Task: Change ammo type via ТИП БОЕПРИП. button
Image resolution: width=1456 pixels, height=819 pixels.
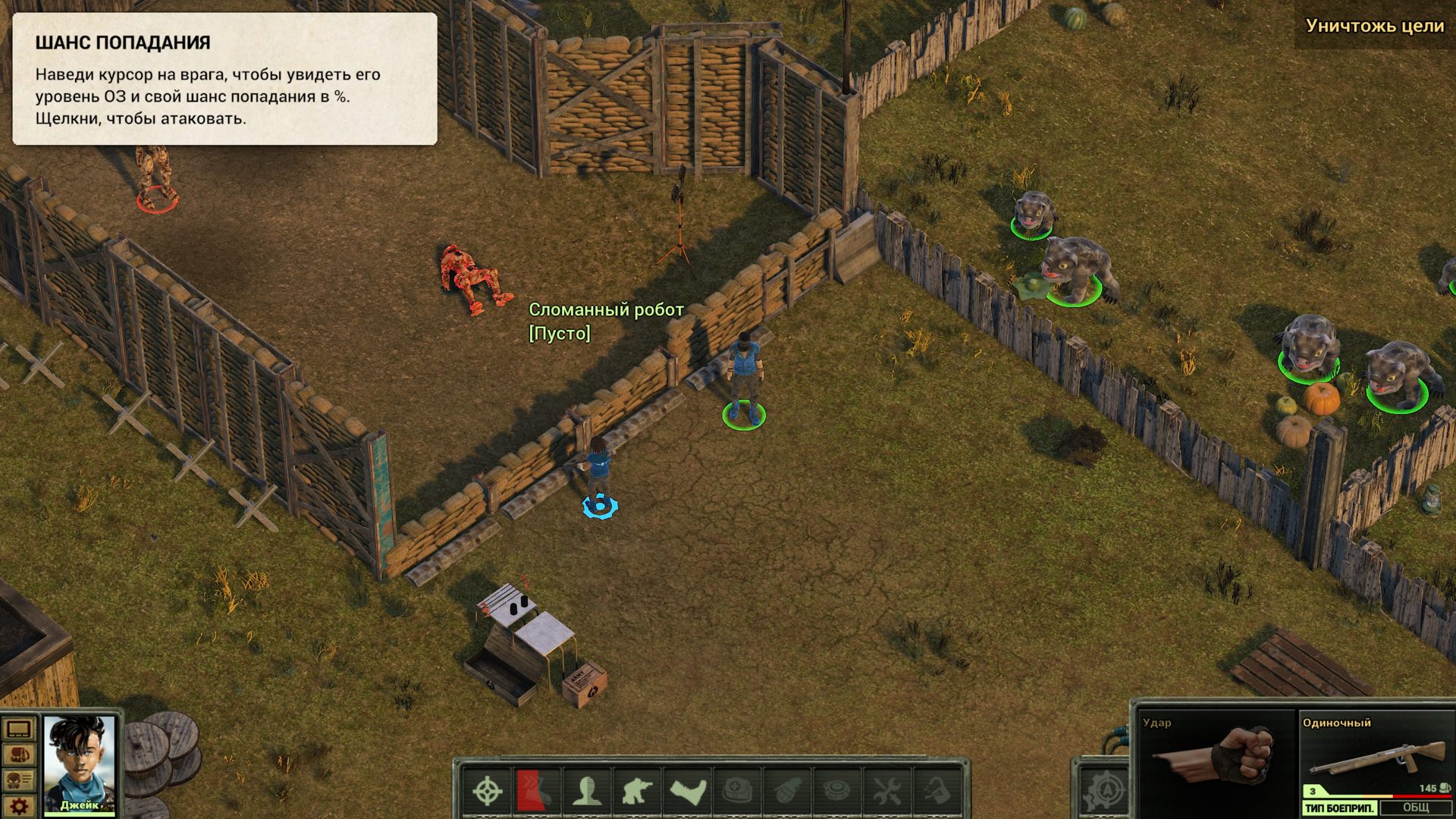Action: point(1339,808)
